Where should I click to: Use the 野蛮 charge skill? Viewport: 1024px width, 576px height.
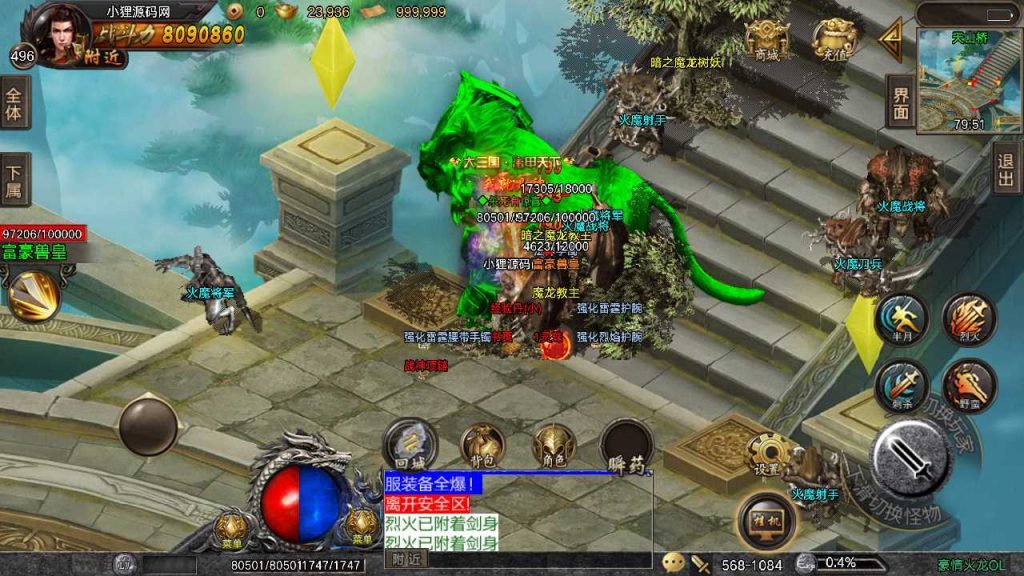(969, 385)
